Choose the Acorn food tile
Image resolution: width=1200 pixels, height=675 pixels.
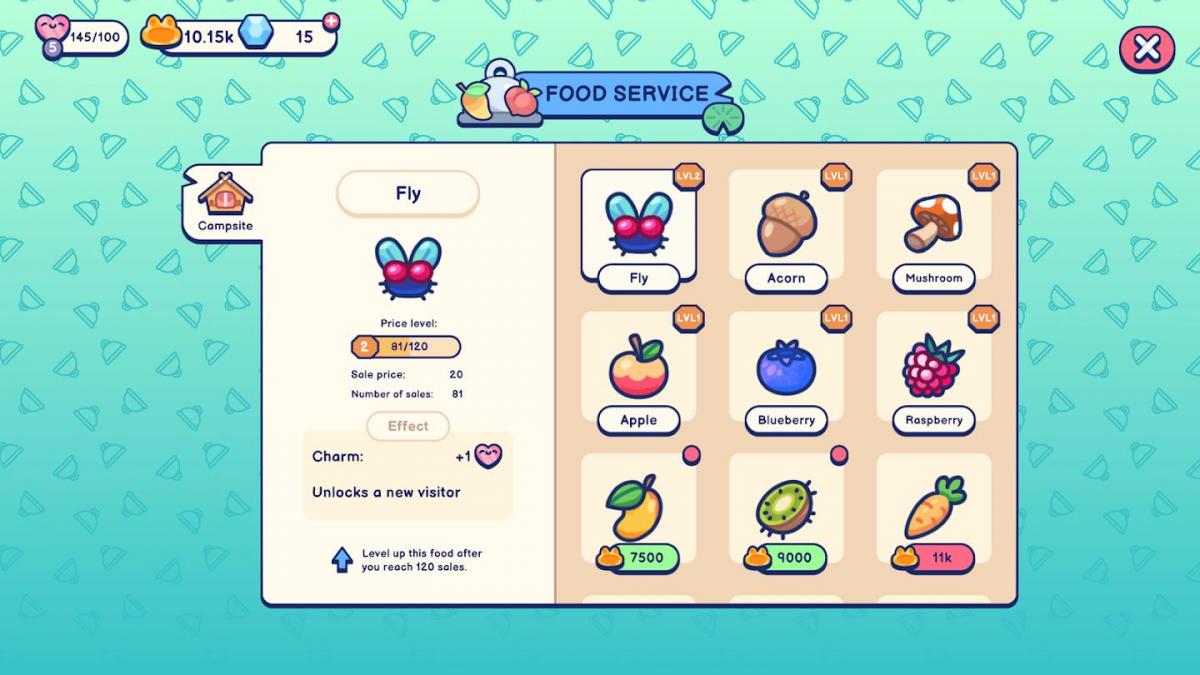coord(786,226)
